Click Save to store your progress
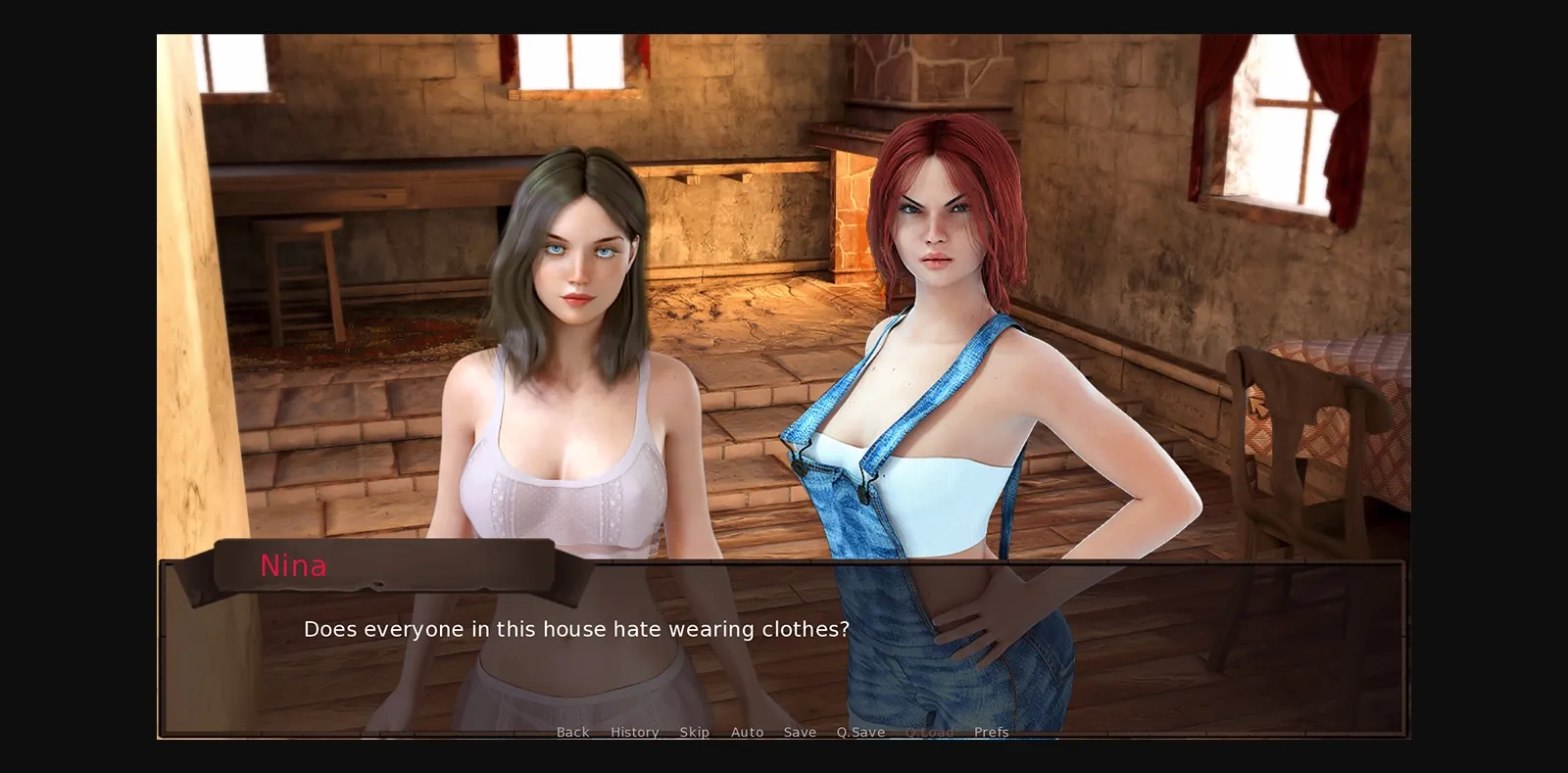The width and height of the screenshot is (1568, 773). coord(800,732)
